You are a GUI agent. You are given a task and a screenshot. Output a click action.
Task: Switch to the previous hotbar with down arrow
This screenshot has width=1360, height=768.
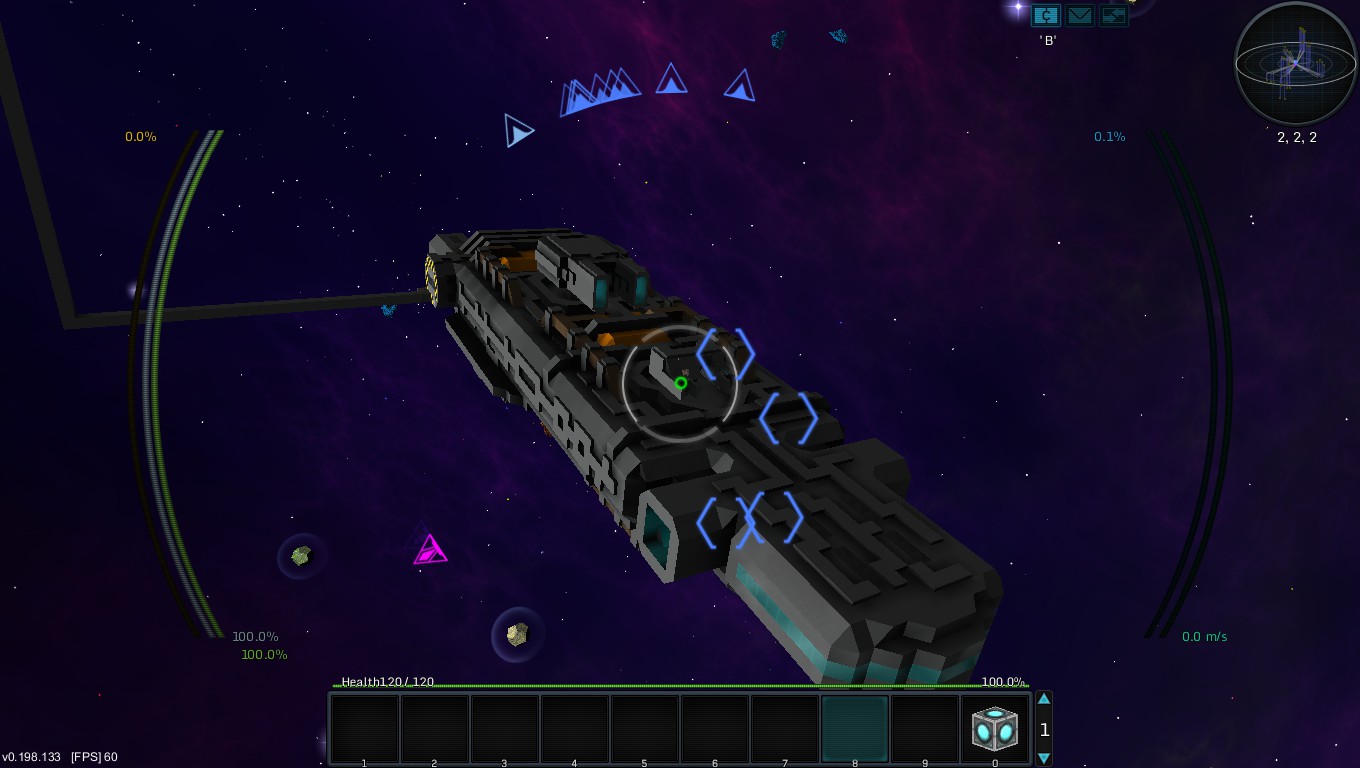coord(1044,758)
